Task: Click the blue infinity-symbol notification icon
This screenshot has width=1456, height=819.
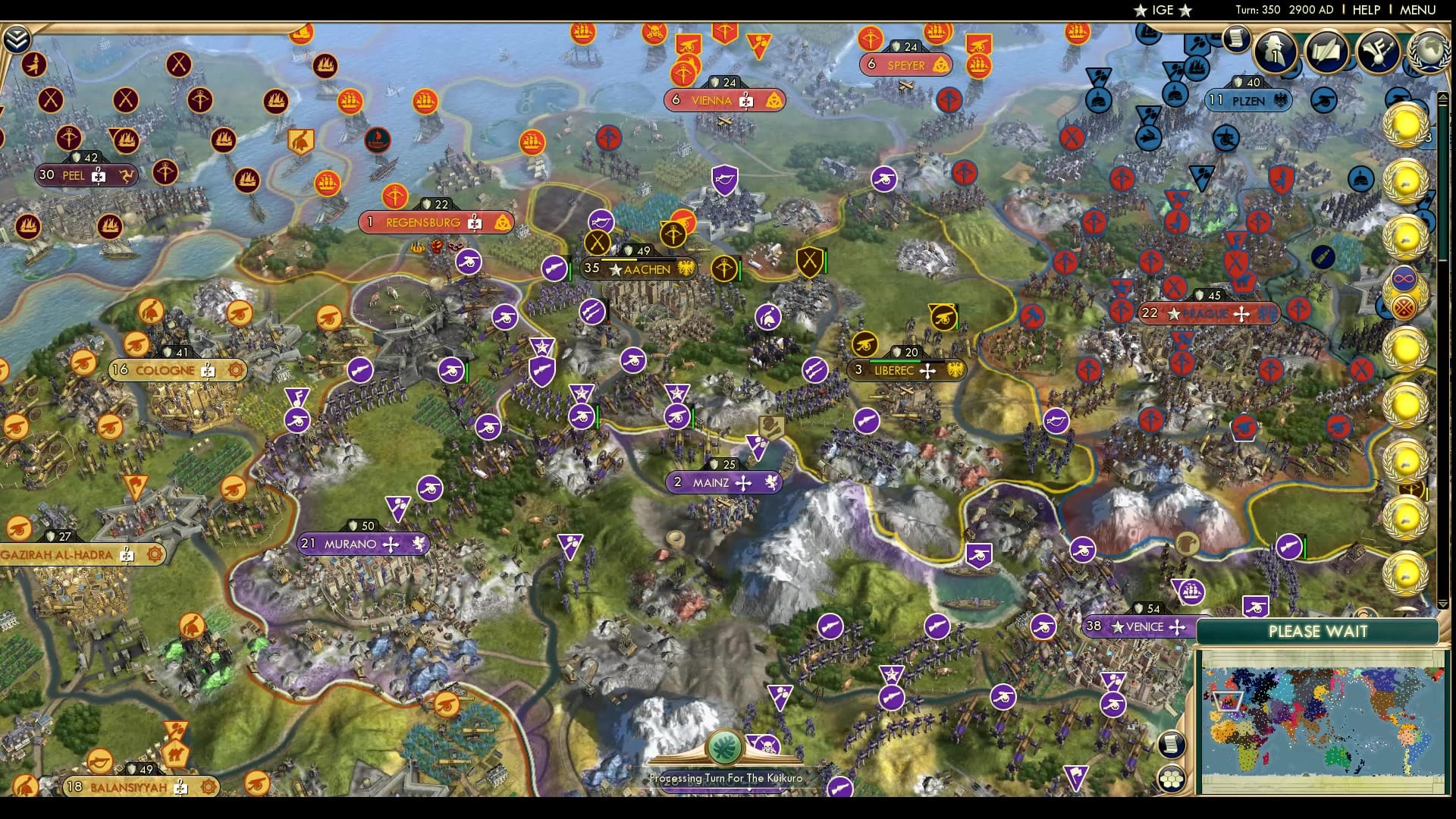Action: tap(1404, 277)
